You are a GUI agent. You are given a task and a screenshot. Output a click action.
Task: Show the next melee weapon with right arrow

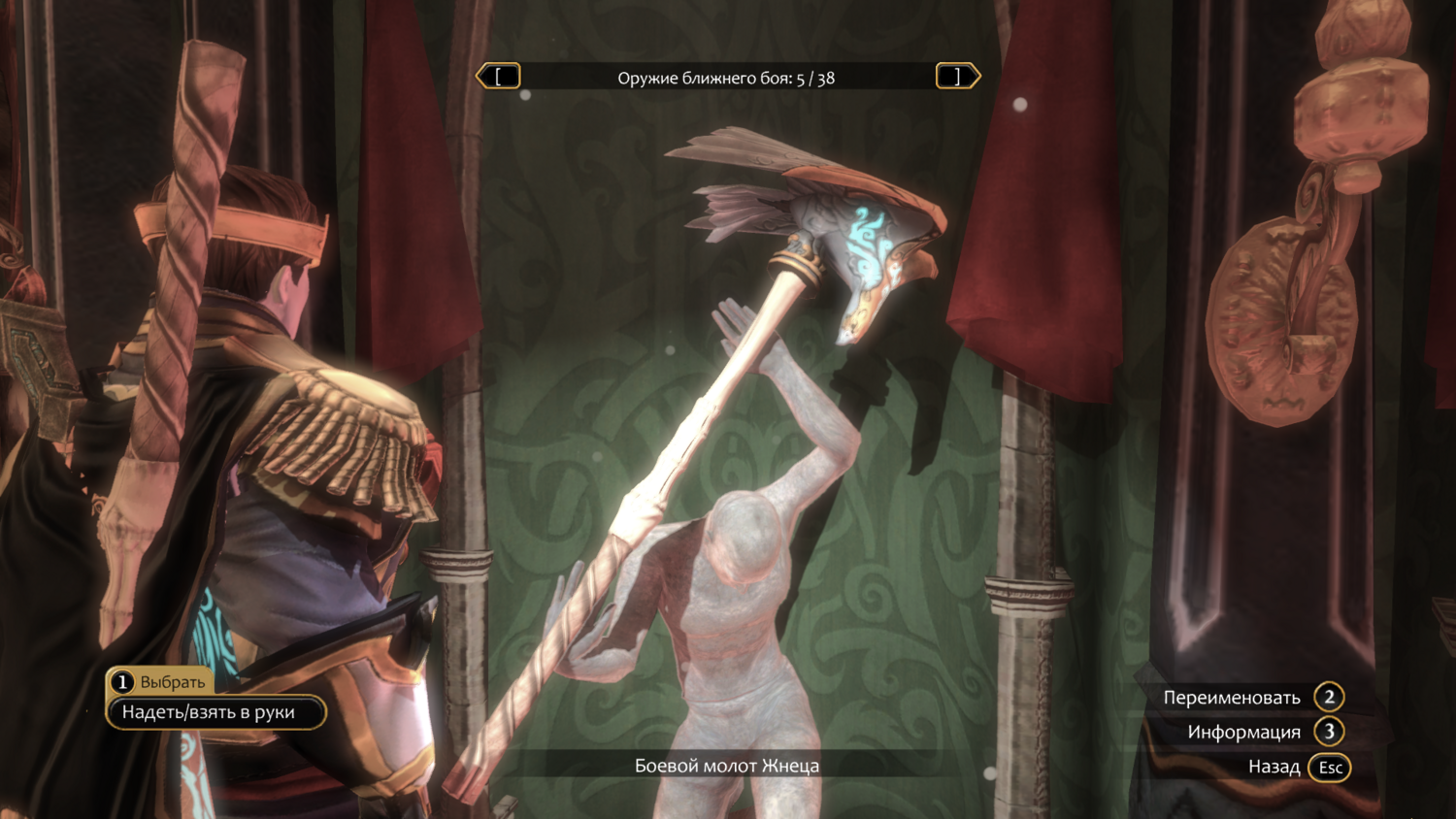pyautogui.click(x=957, y=77)
